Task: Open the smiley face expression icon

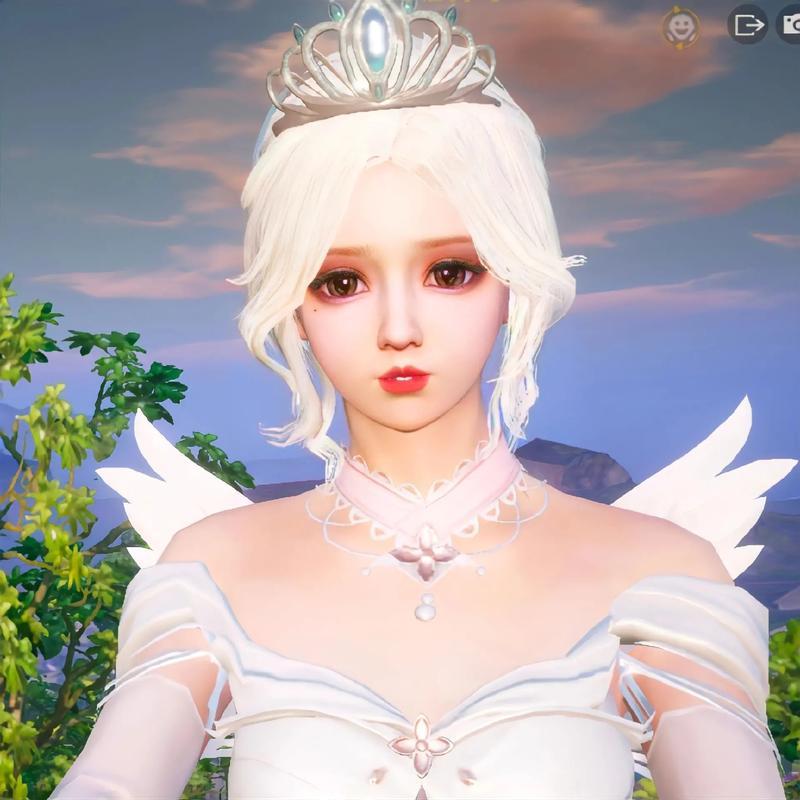Action: 681,27
